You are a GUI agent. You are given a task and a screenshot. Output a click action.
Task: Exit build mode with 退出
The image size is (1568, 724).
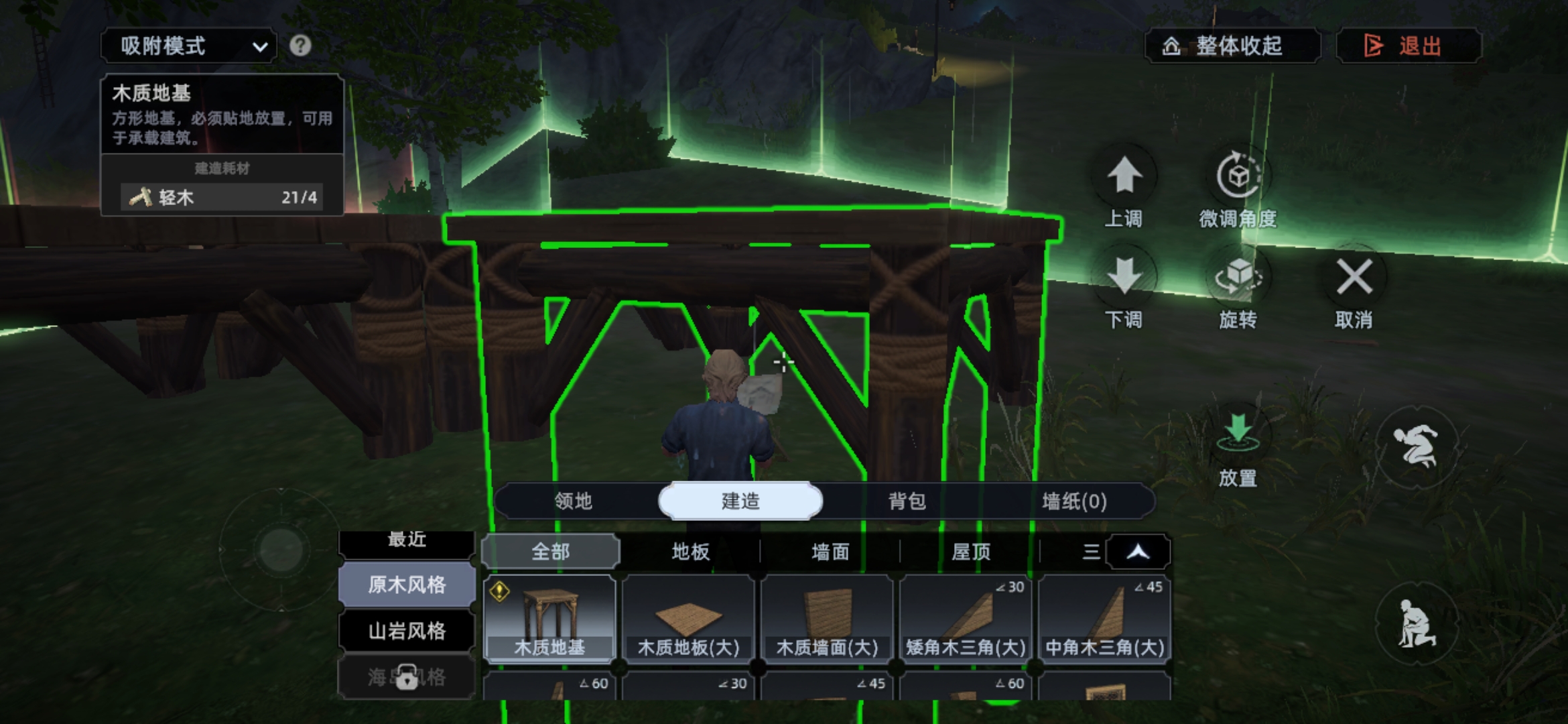[1409, 46]
